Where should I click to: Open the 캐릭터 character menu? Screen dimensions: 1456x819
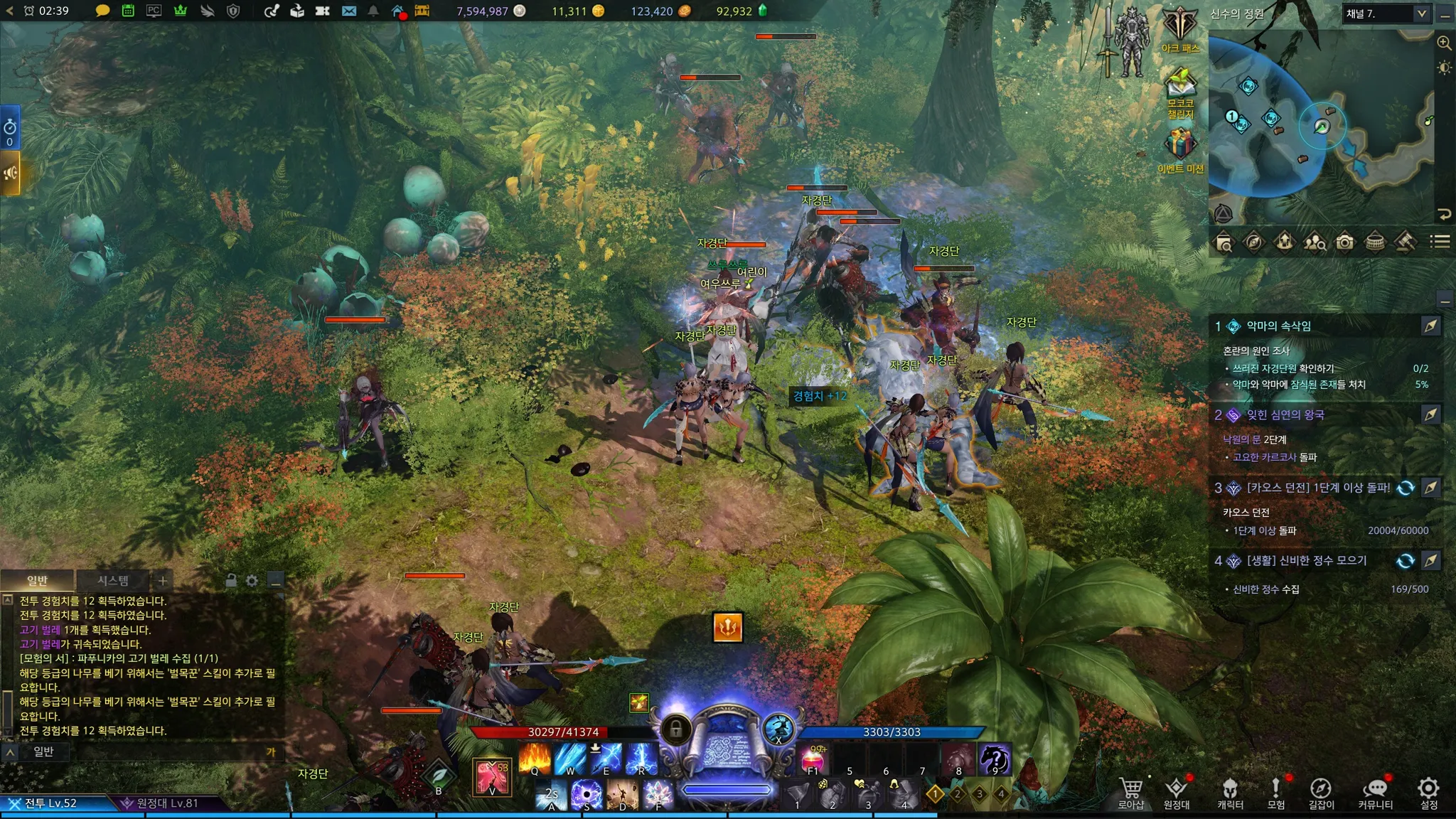pyautogui.click(x=1230, y=792)
